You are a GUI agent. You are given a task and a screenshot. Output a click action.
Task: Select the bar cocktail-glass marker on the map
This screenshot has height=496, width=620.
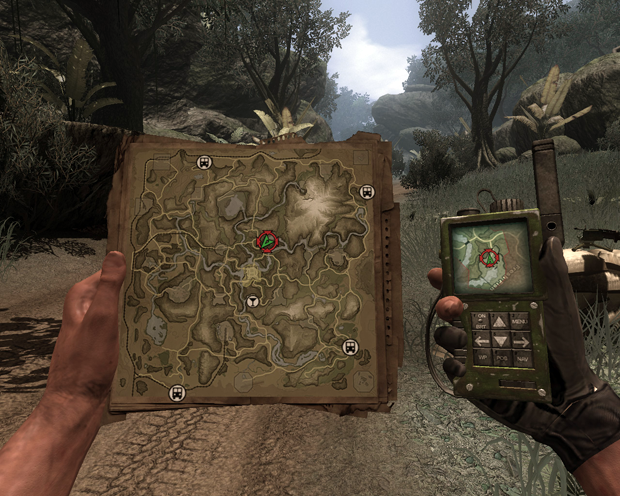coord(253,302)
